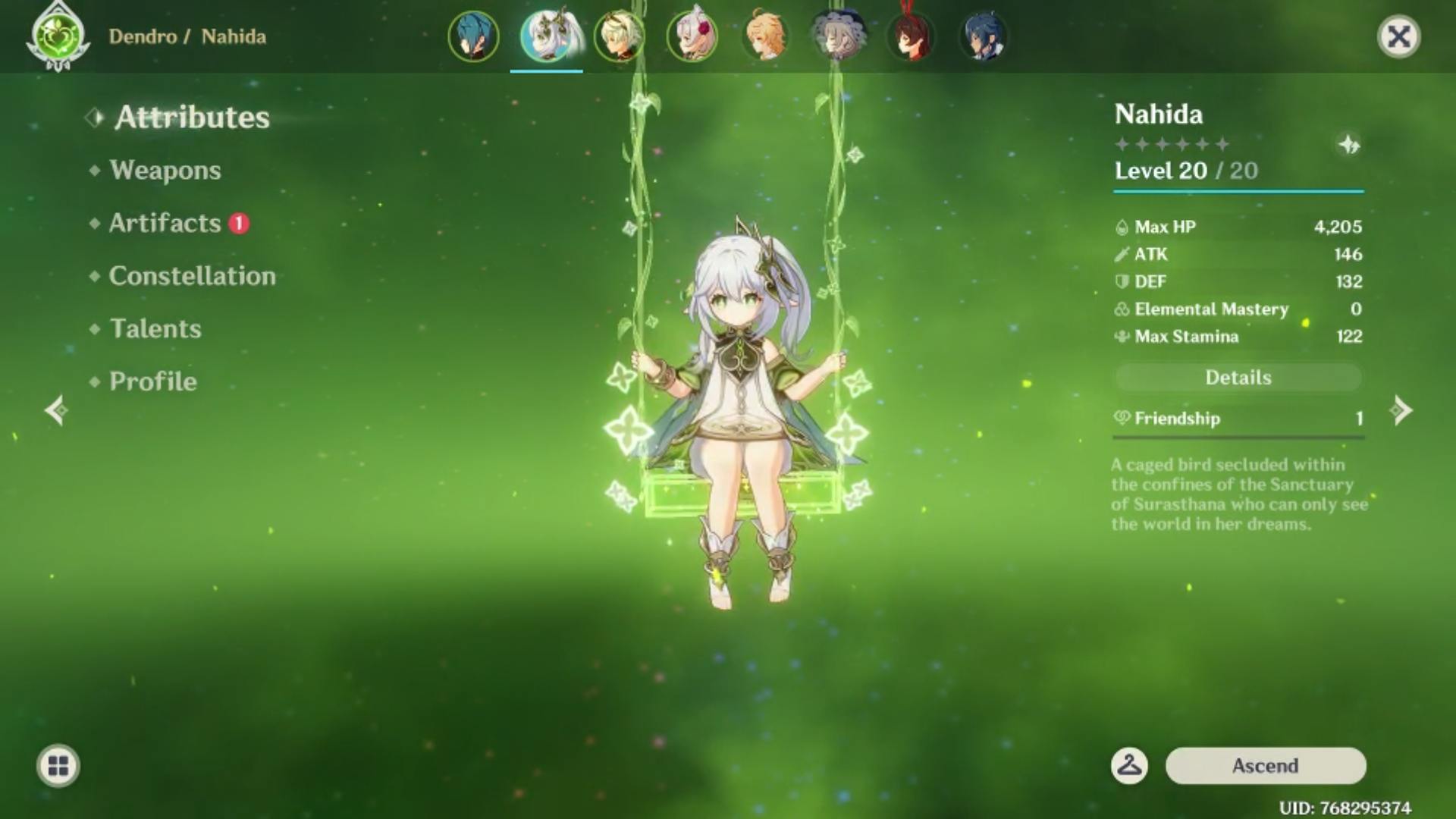Go to the previous character arrow

(x=55, y=410)
